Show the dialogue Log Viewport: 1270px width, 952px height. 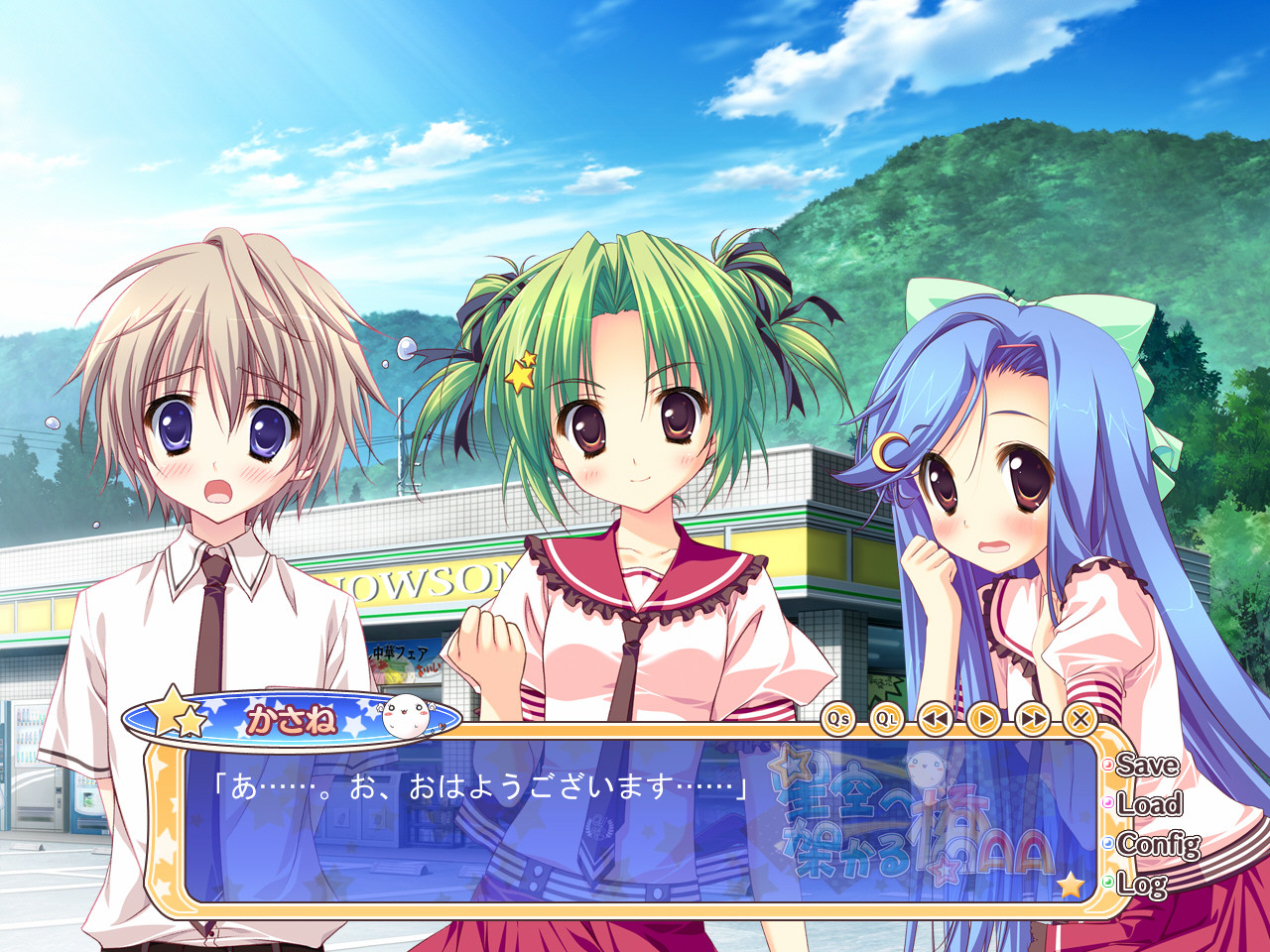pyautogui.click(x=1141, y=883)
